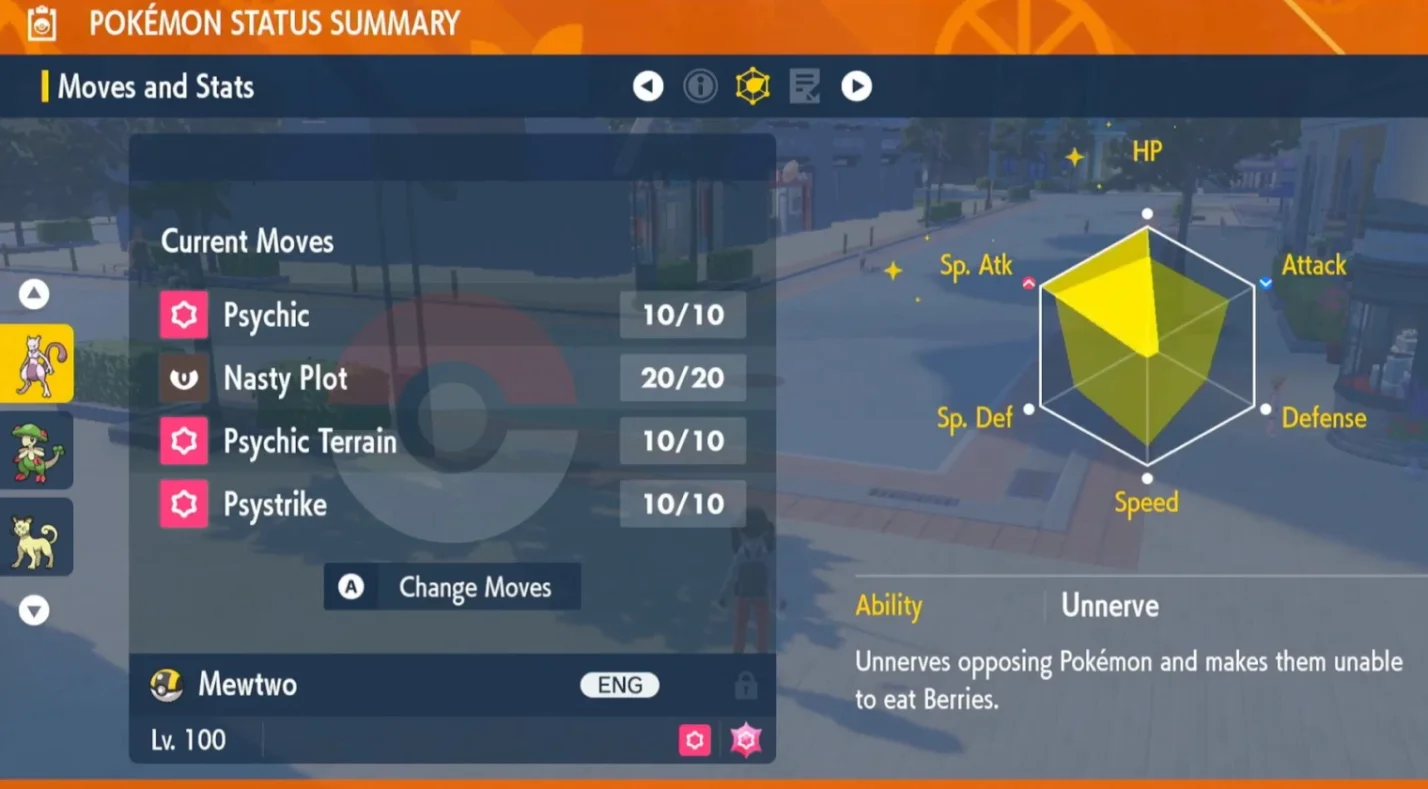
Task: Switch to the info page tab icon
Action: (x=700, y=87)
